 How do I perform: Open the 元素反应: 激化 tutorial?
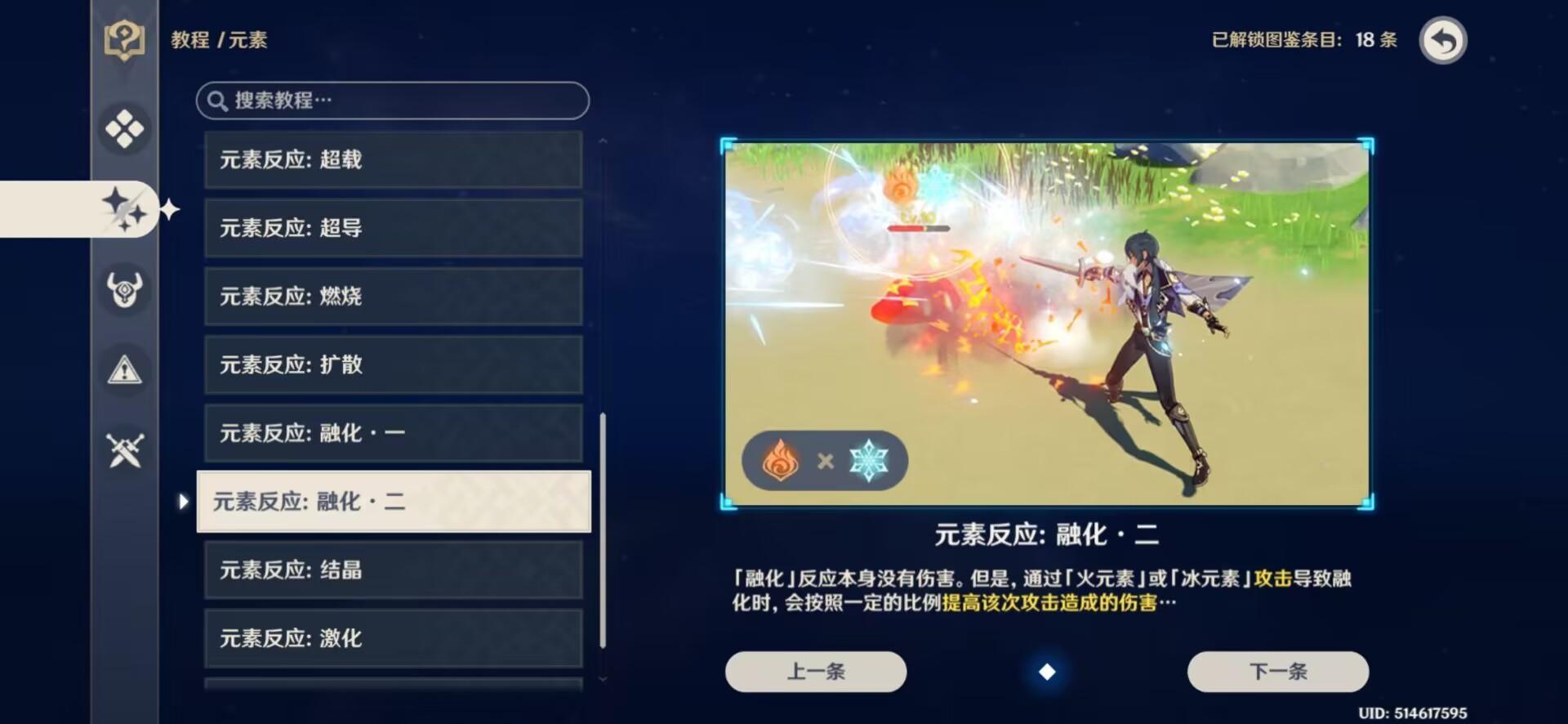point(393,638)
